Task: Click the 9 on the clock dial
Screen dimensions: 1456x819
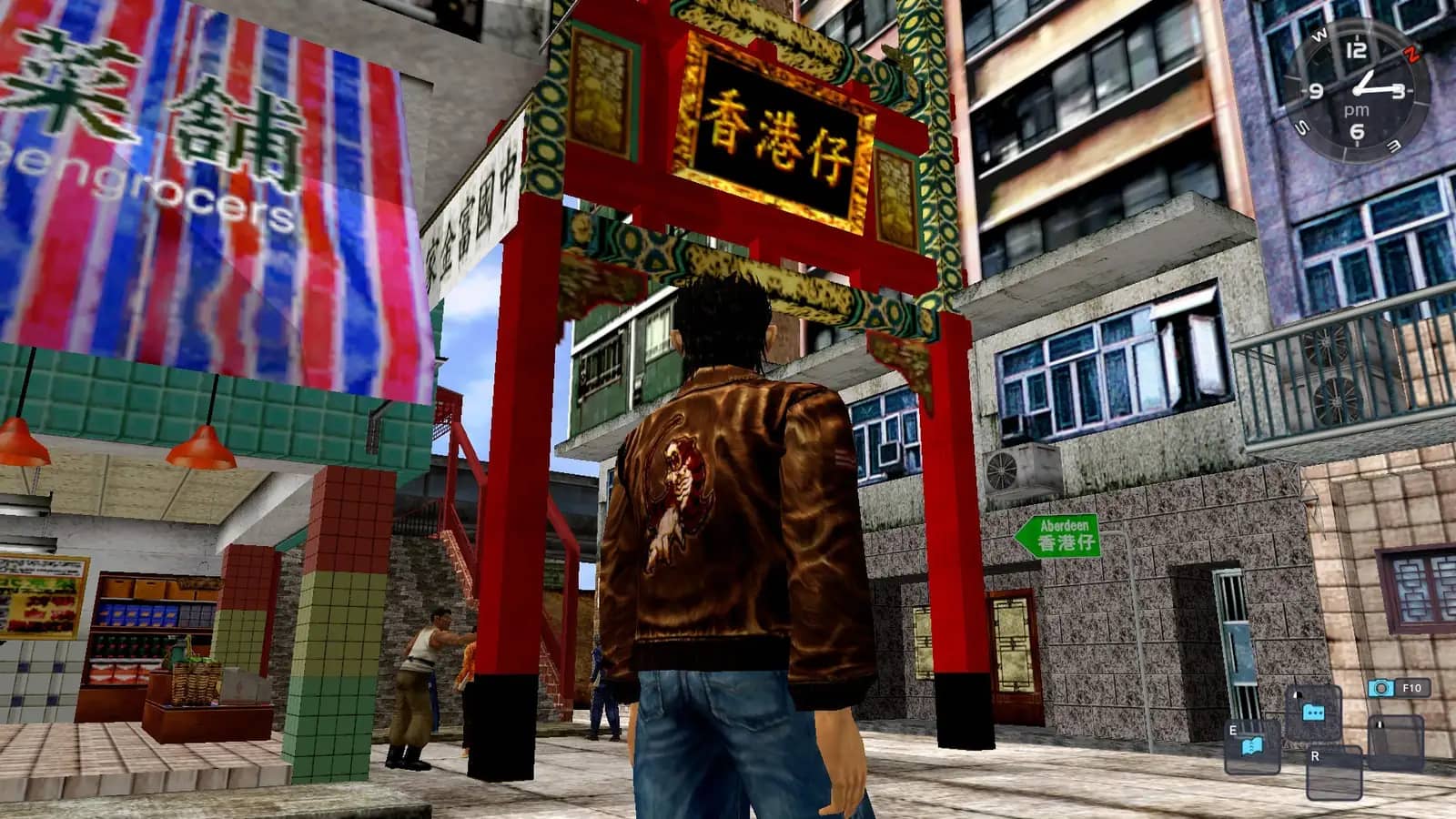Action: coord(1316,91)
